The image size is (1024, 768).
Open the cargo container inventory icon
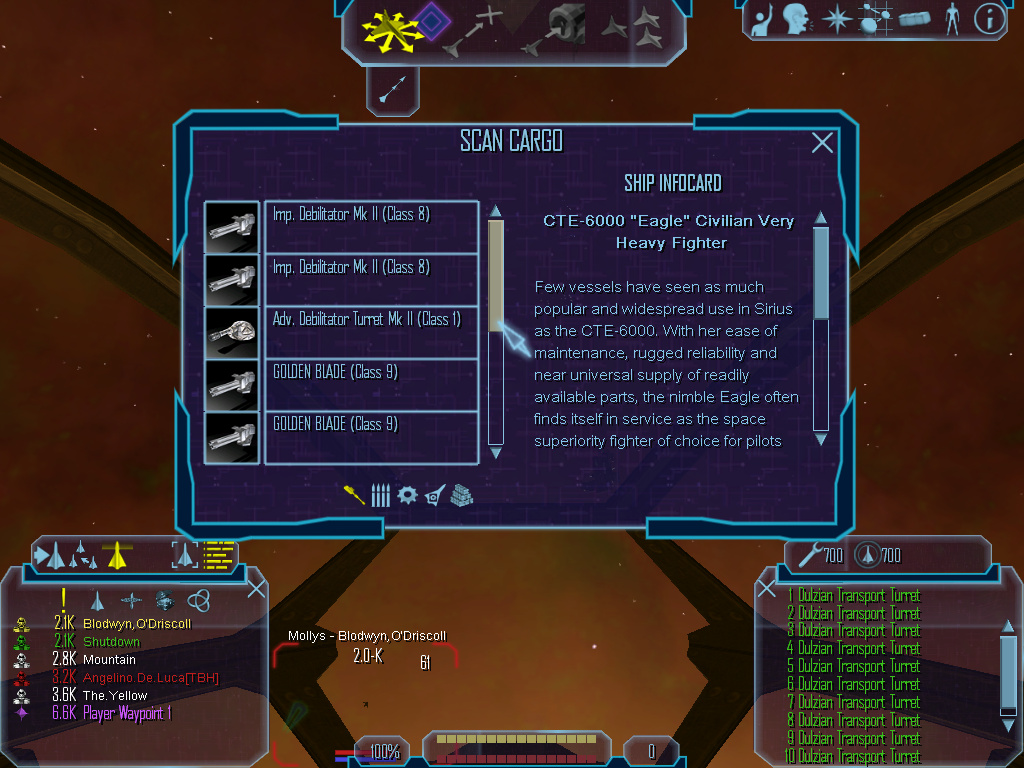coord(915,19)
